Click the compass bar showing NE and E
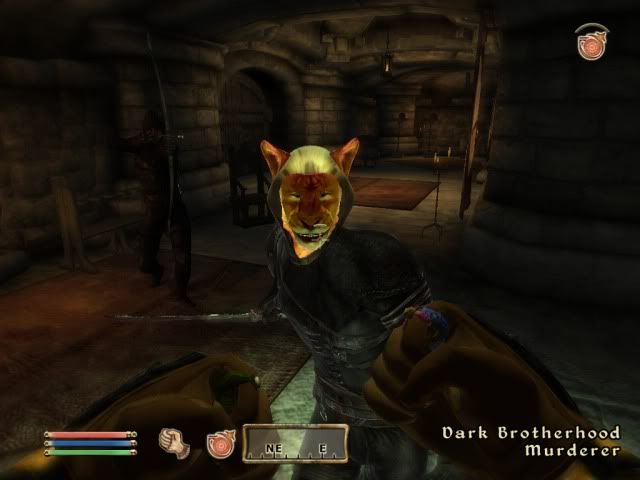 [x=295, y=443]
